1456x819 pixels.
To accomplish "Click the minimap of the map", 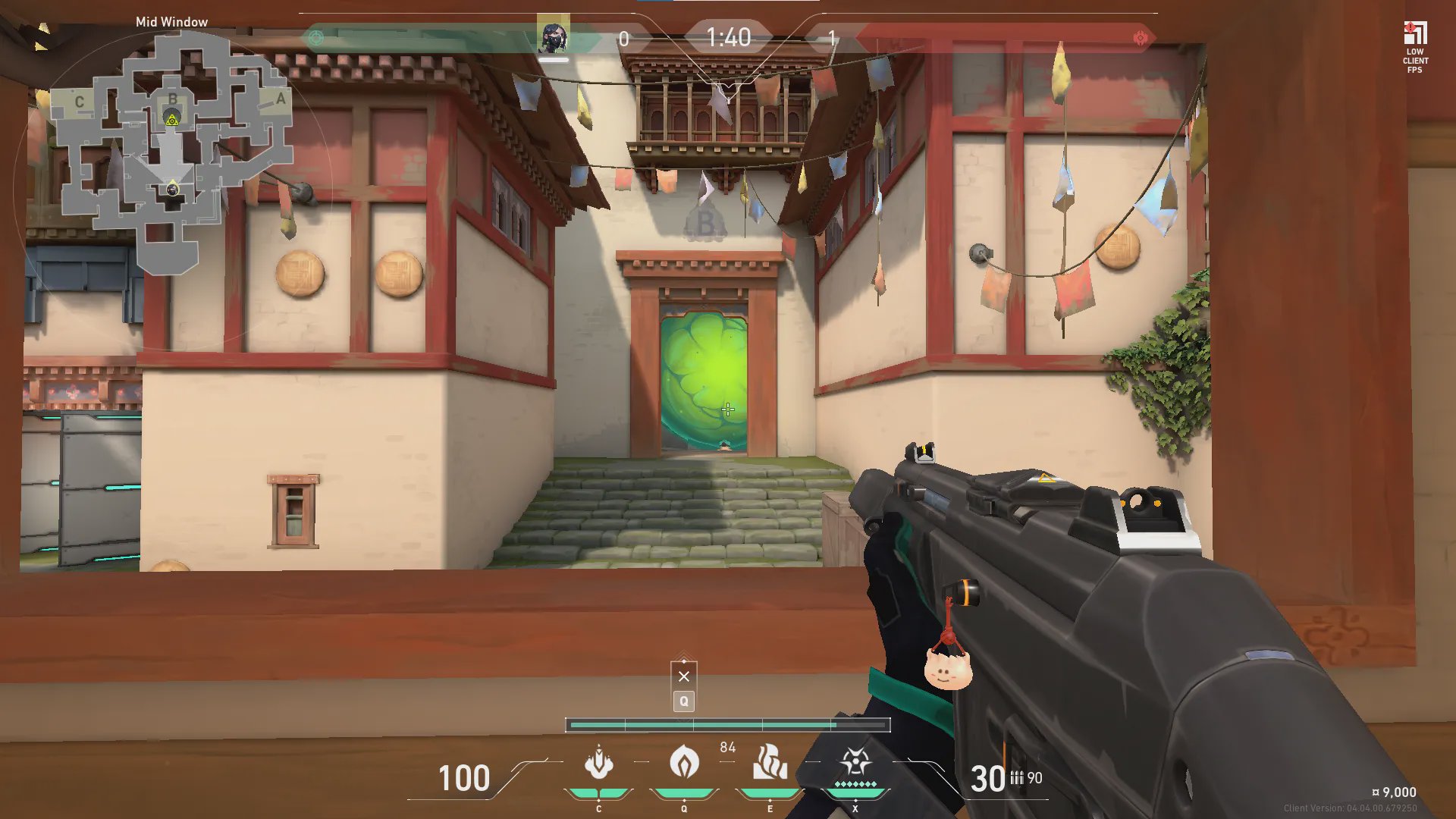I will (x=171, y=152).
